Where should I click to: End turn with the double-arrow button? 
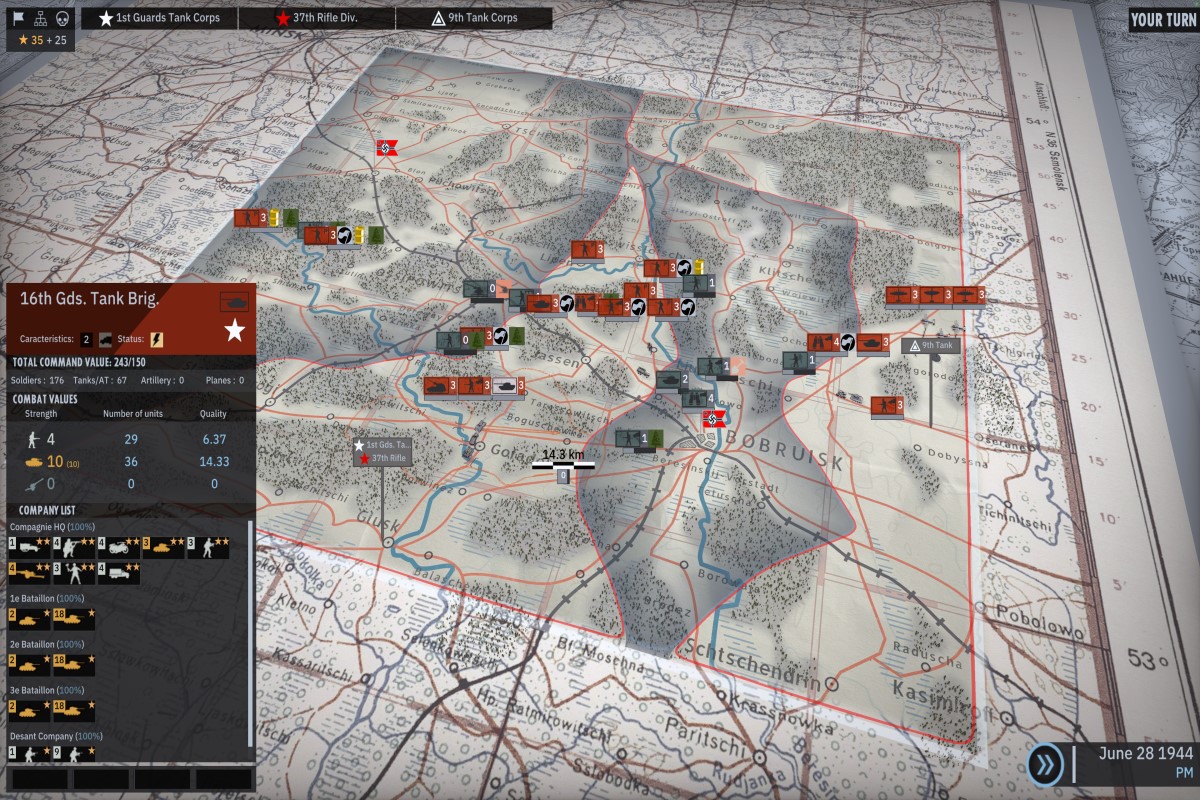point(1044,765)
